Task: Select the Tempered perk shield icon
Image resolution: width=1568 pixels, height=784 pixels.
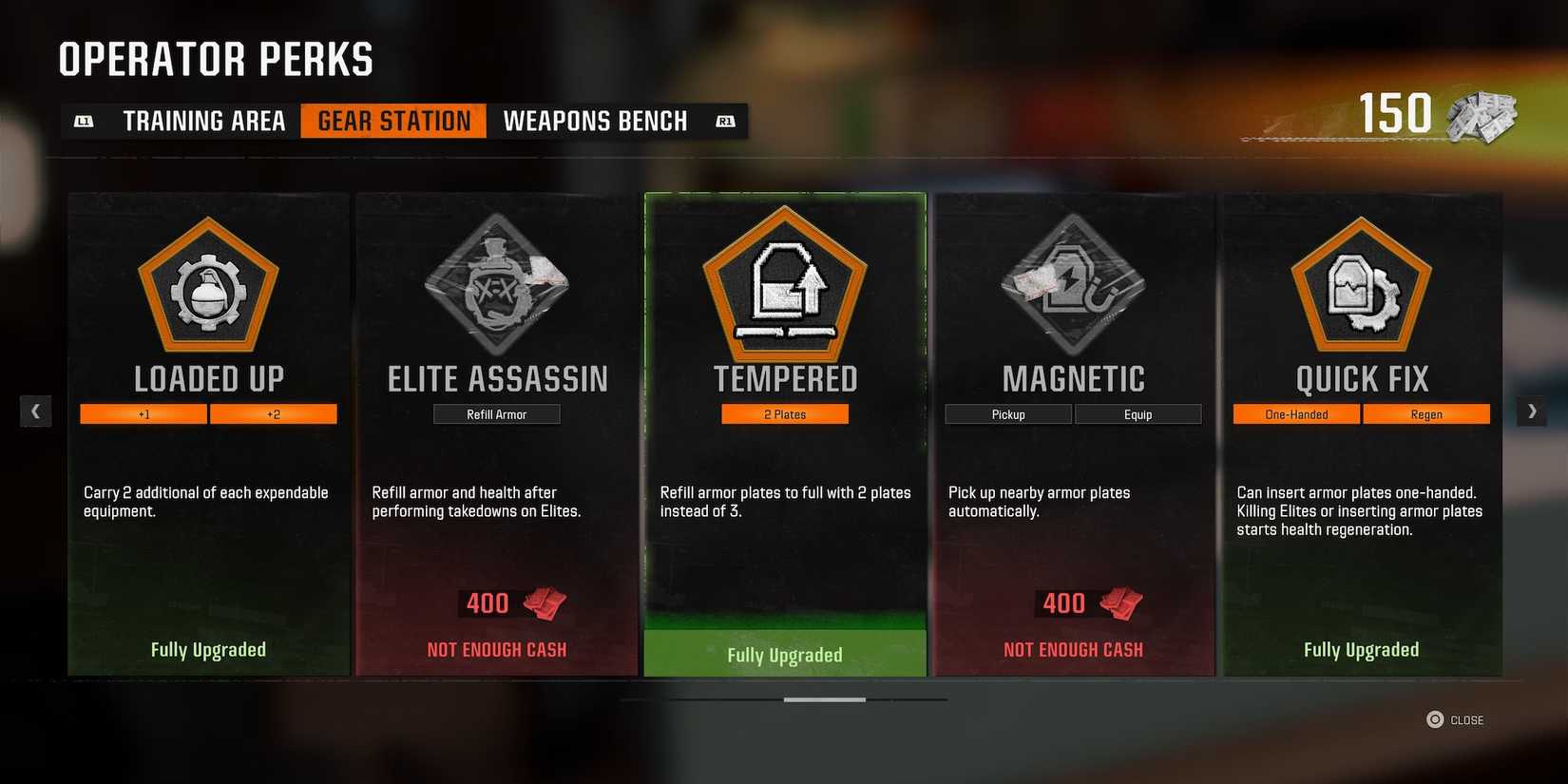Action: [784, 285]
